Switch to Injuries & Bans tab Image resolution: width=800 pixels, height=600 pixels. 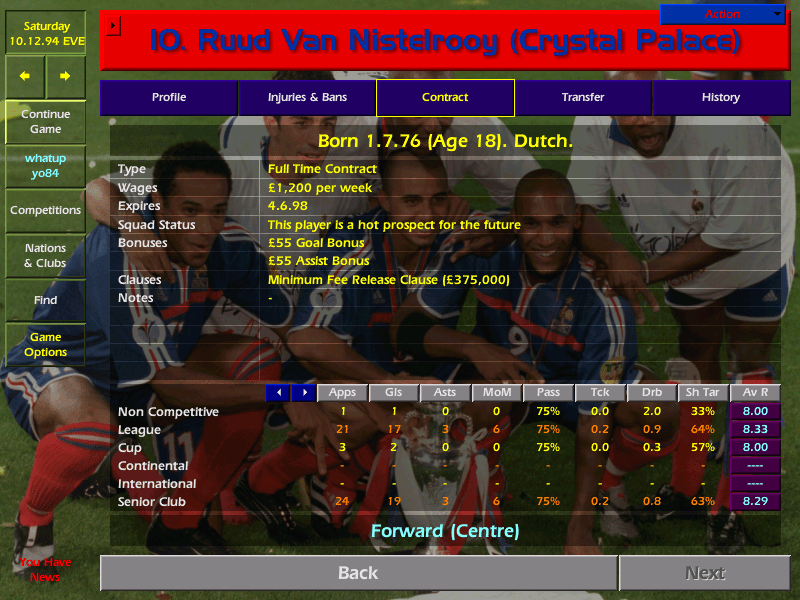coord(307,98)
